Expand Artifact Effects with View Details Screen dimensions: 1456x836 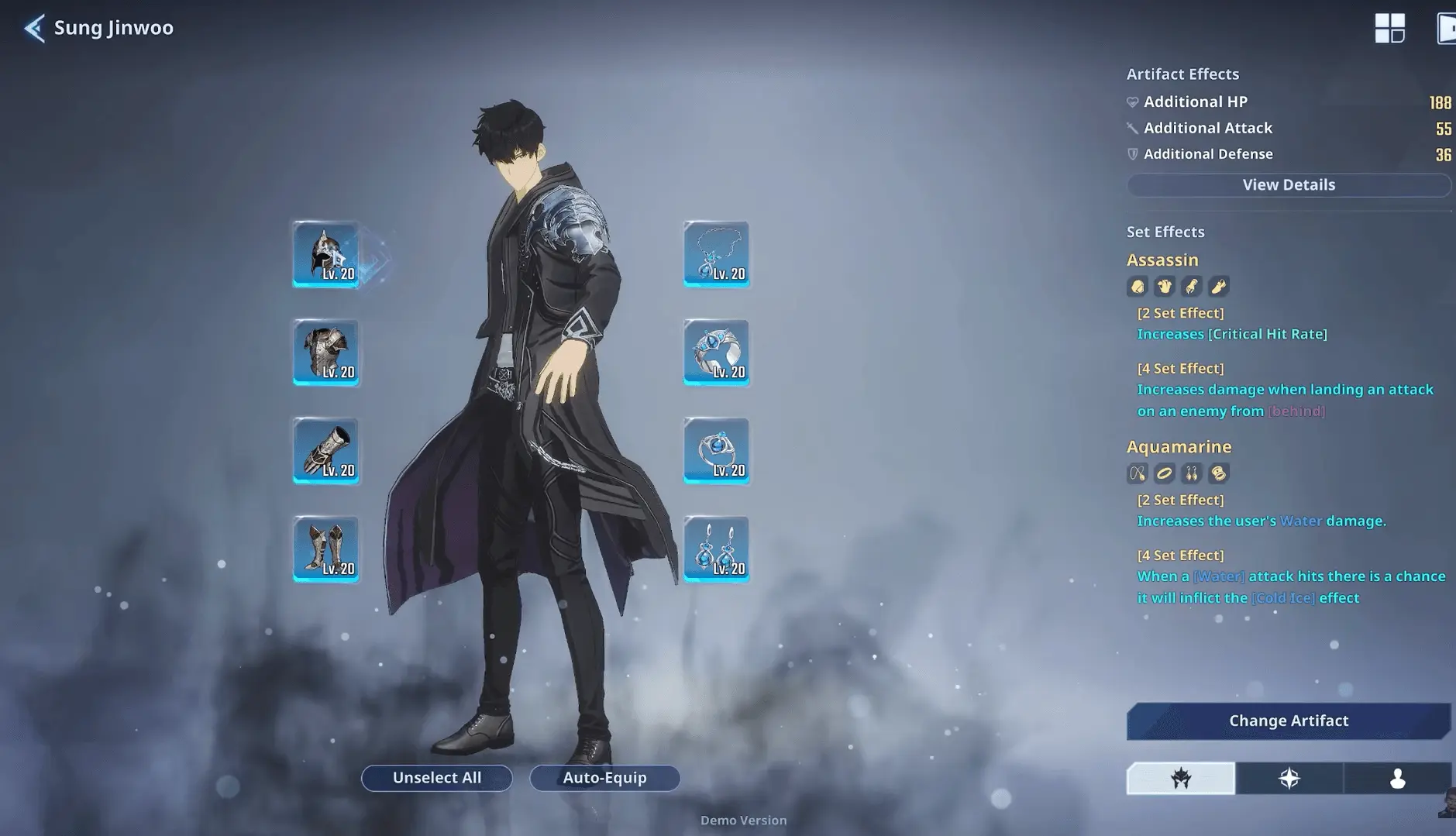[1289, 184]
